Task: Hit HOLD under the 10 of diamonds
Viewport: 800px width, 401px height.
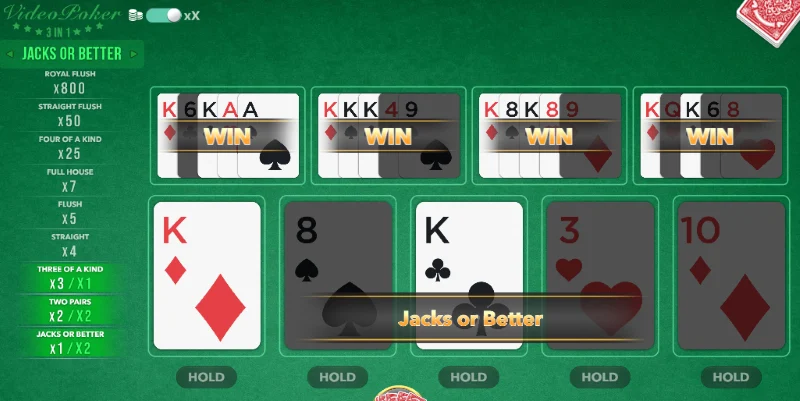Action: click(730, 377)
